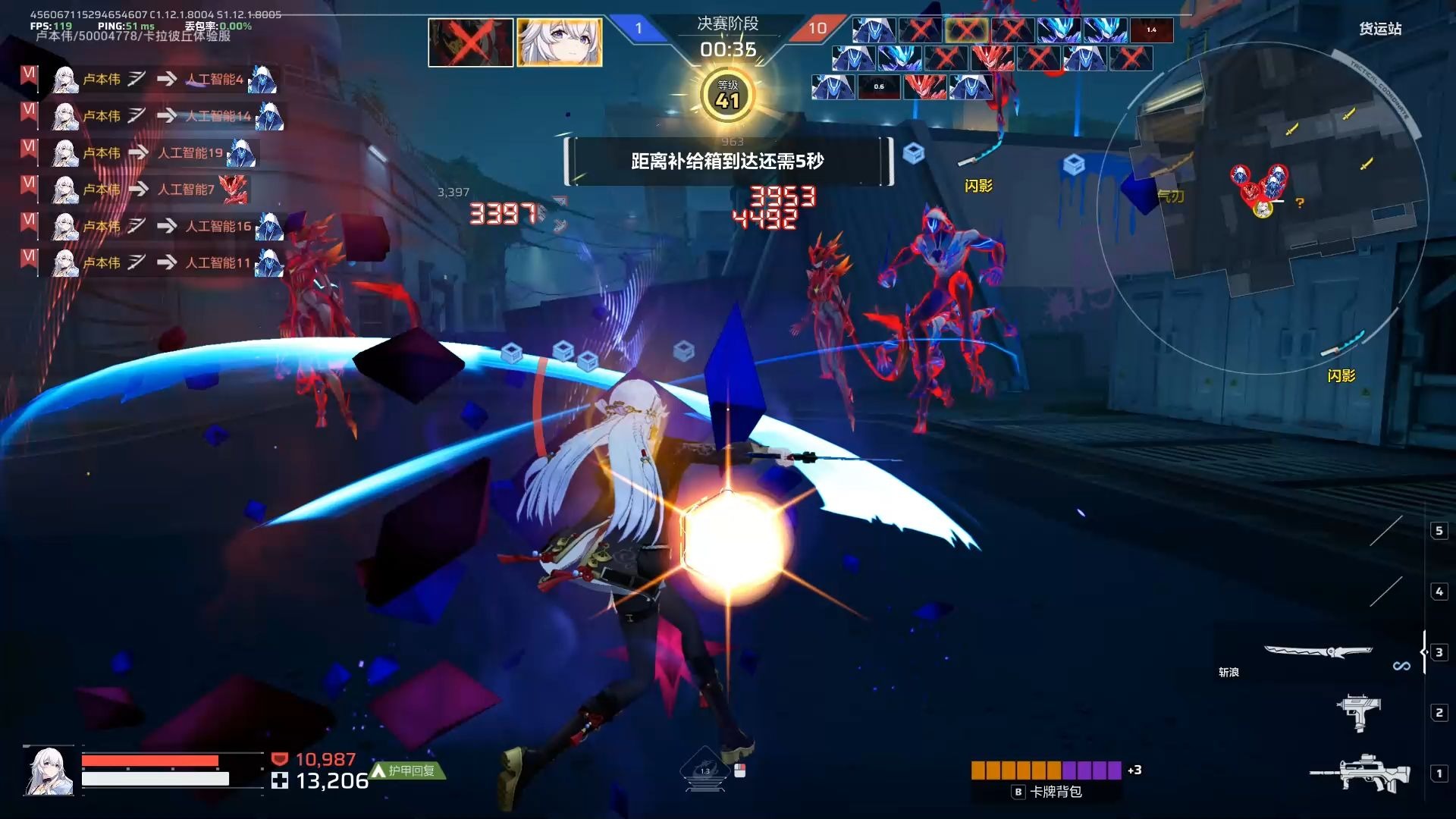
Task: Click the supply crate arrival notice banner
Action: (728, 161)
